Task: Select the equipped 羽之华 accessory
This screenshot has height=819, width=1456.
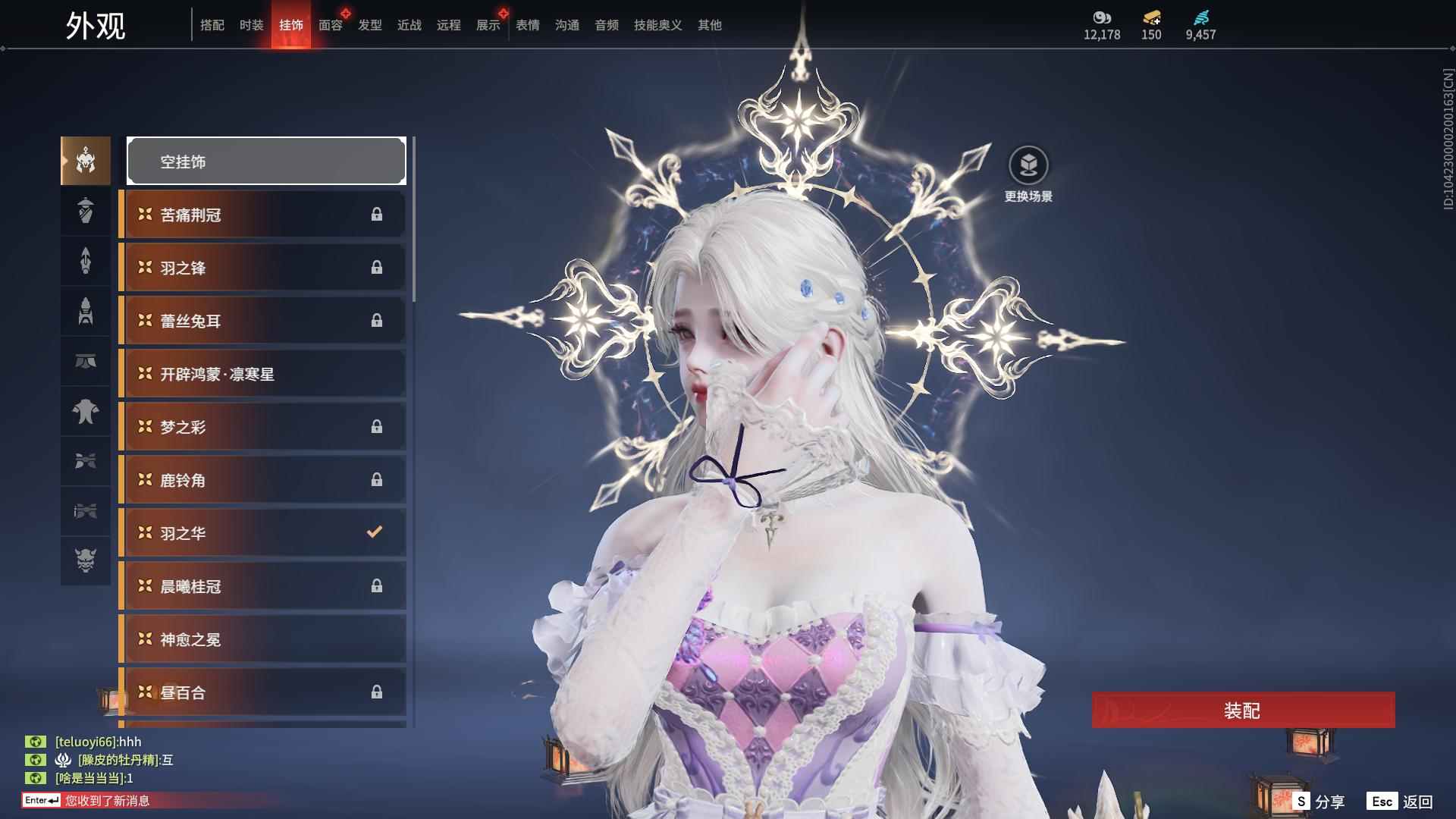Action: pos(262,533)
